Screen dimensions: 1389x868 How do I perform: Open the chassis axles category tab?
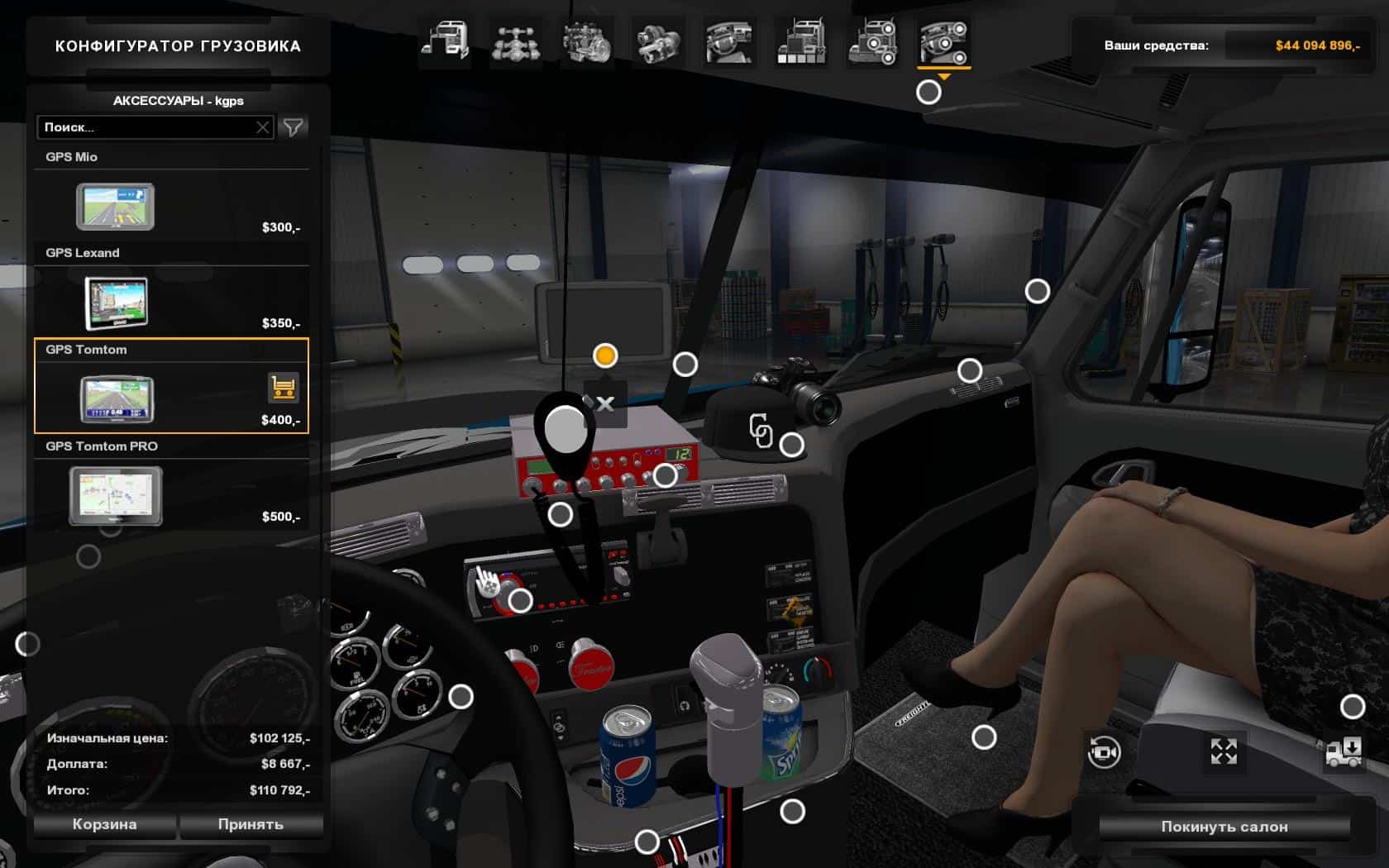click(x=515, y=42)
